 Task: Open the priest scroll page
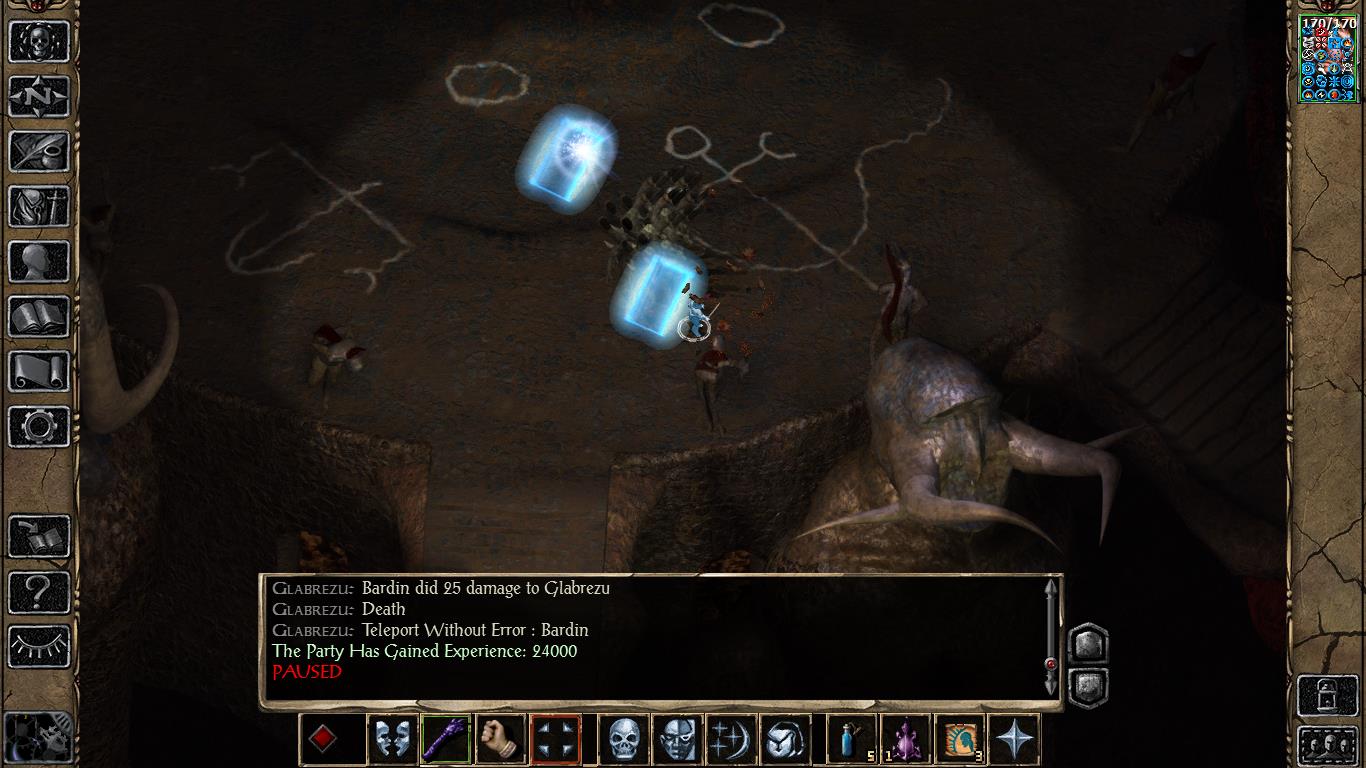point(39,372)
